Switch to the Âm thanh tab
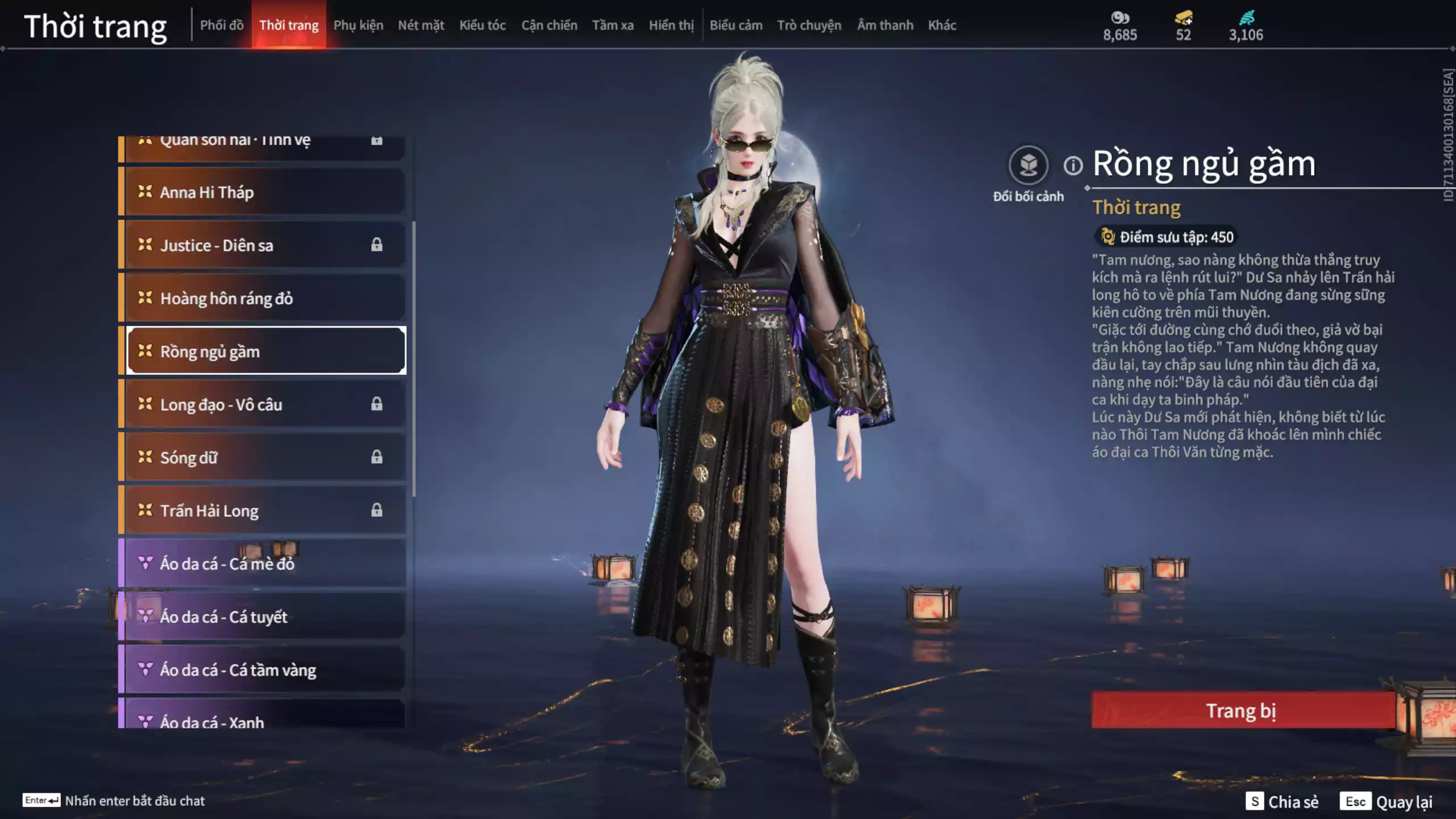 tap(885, 25)
